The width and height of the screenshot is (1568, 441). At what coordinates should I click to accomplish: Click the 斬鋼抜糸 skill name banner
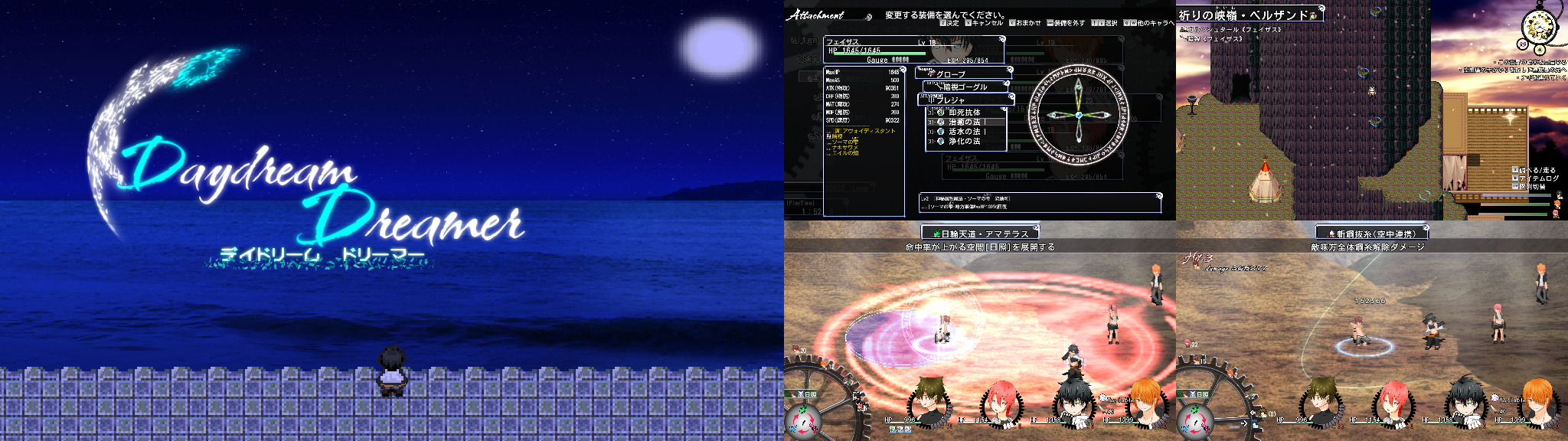(1372, 233)
